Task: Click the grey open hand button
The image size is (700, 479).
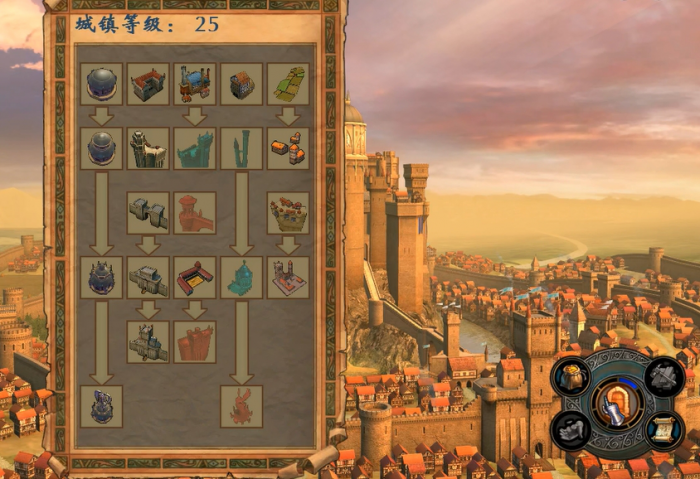Action: click(x=573, y=430)
